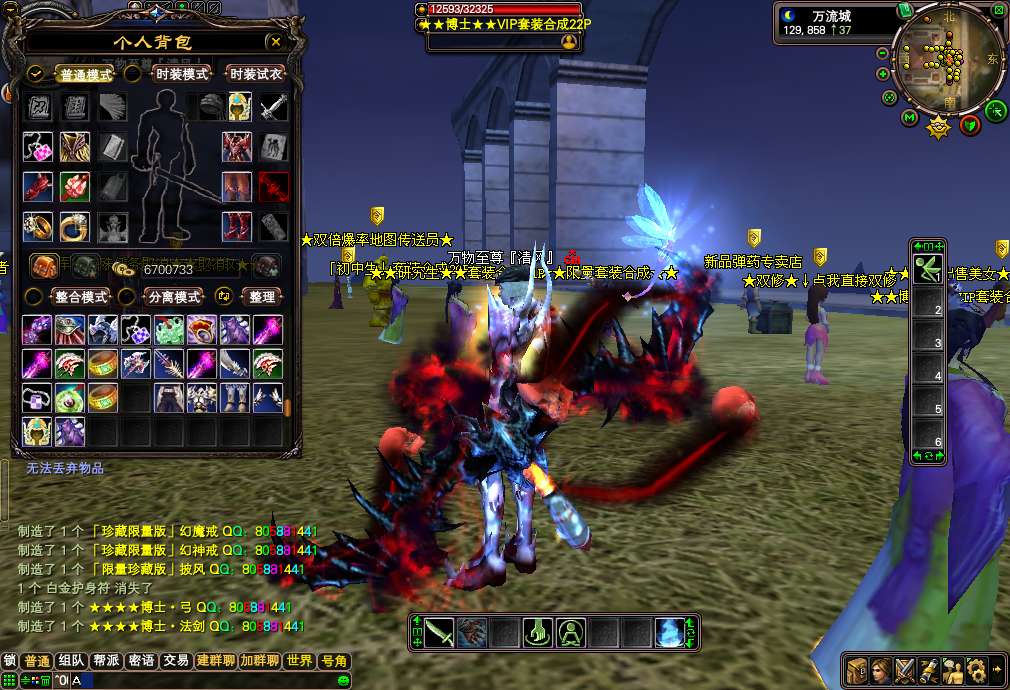This screenshot has width=1010, height=690.
Task: Zoom in the minimap with plus button
Action: click(x=882, y=73)
